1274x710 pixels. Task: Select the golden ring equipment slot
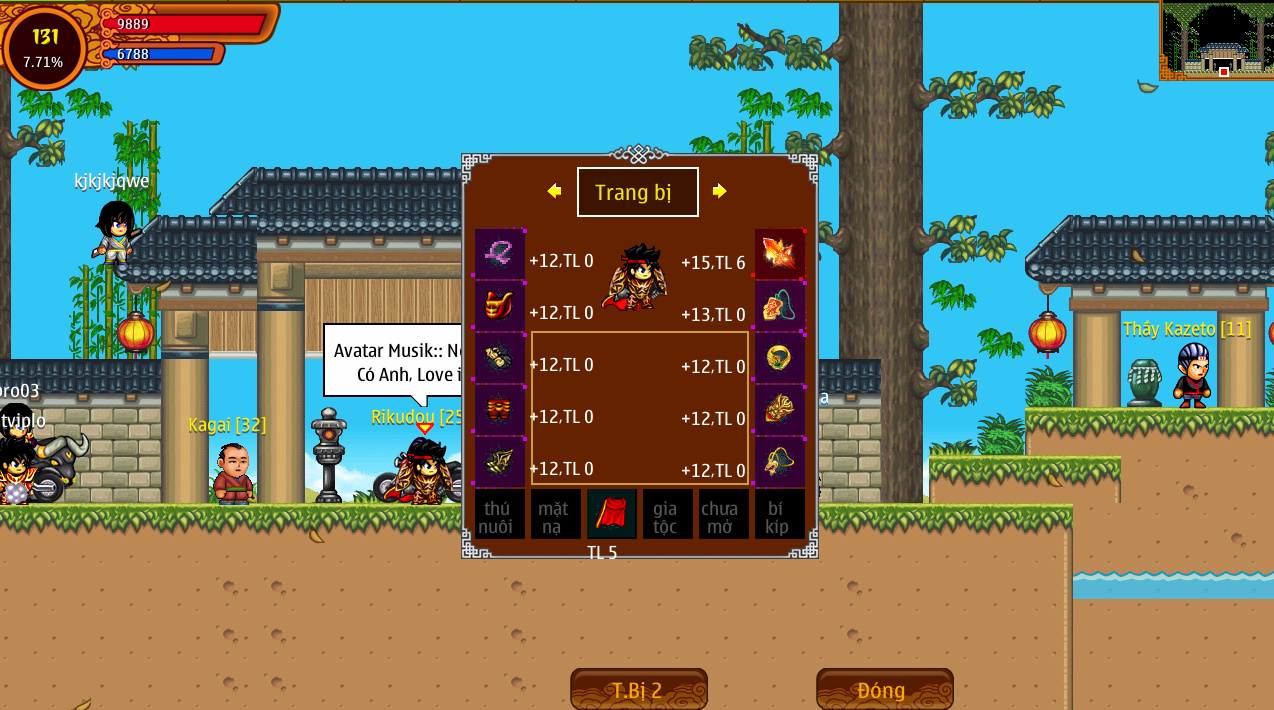pyautogui.click(x=780, y=358)
